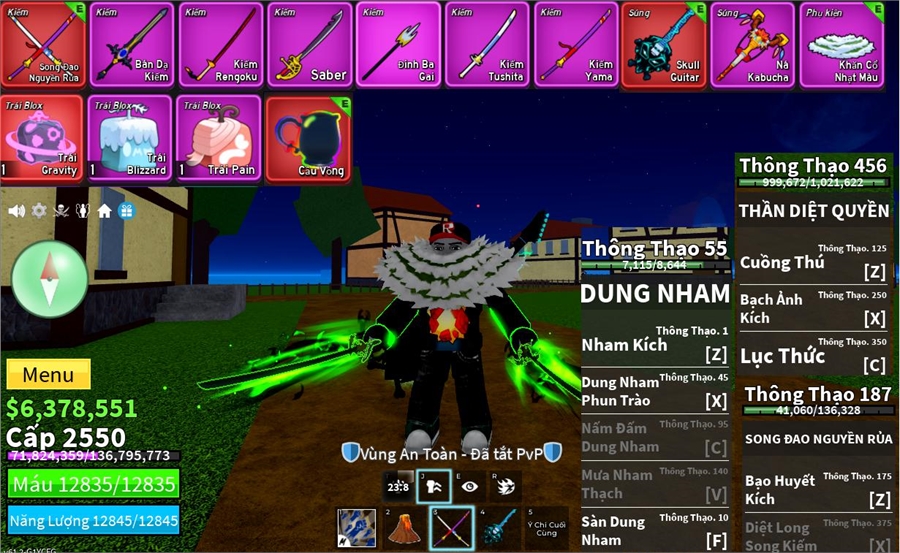Open the yellow Menu button

(x=48, y=375)
